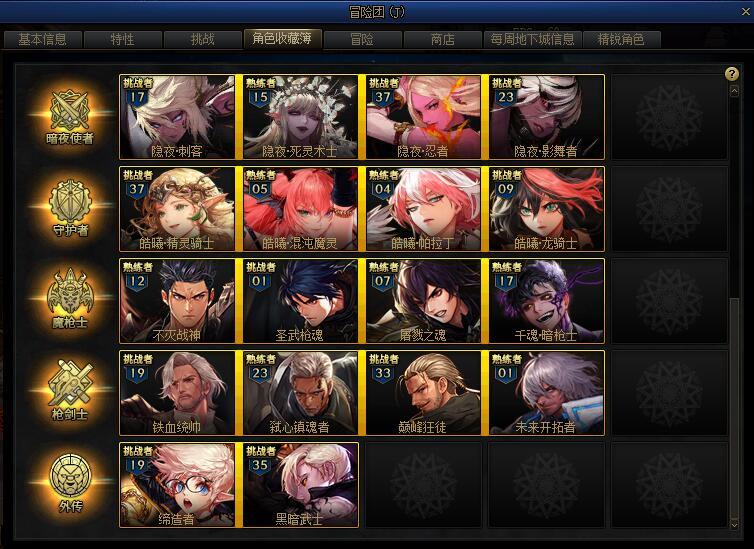The height and width of the screenshot is (549, 754).
Task: Choose the 不灭战神 character card
Action: coord(177,301)
